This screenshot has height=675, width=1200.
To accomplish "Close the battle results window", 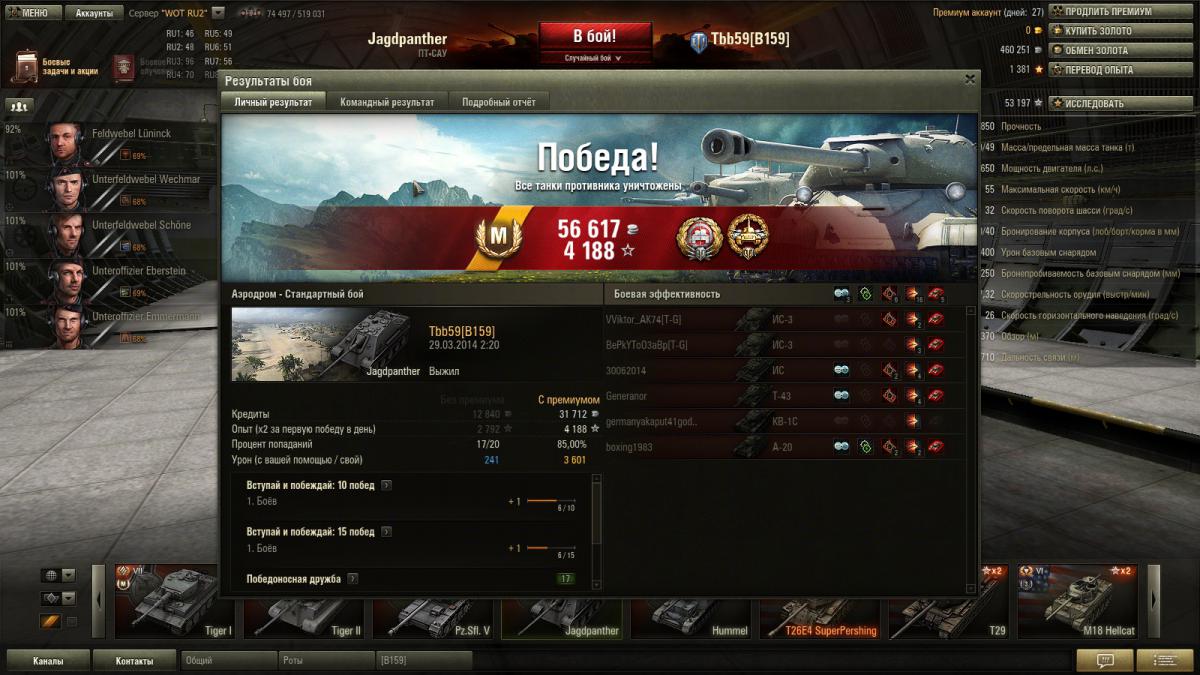I will [x=969, y=79].
